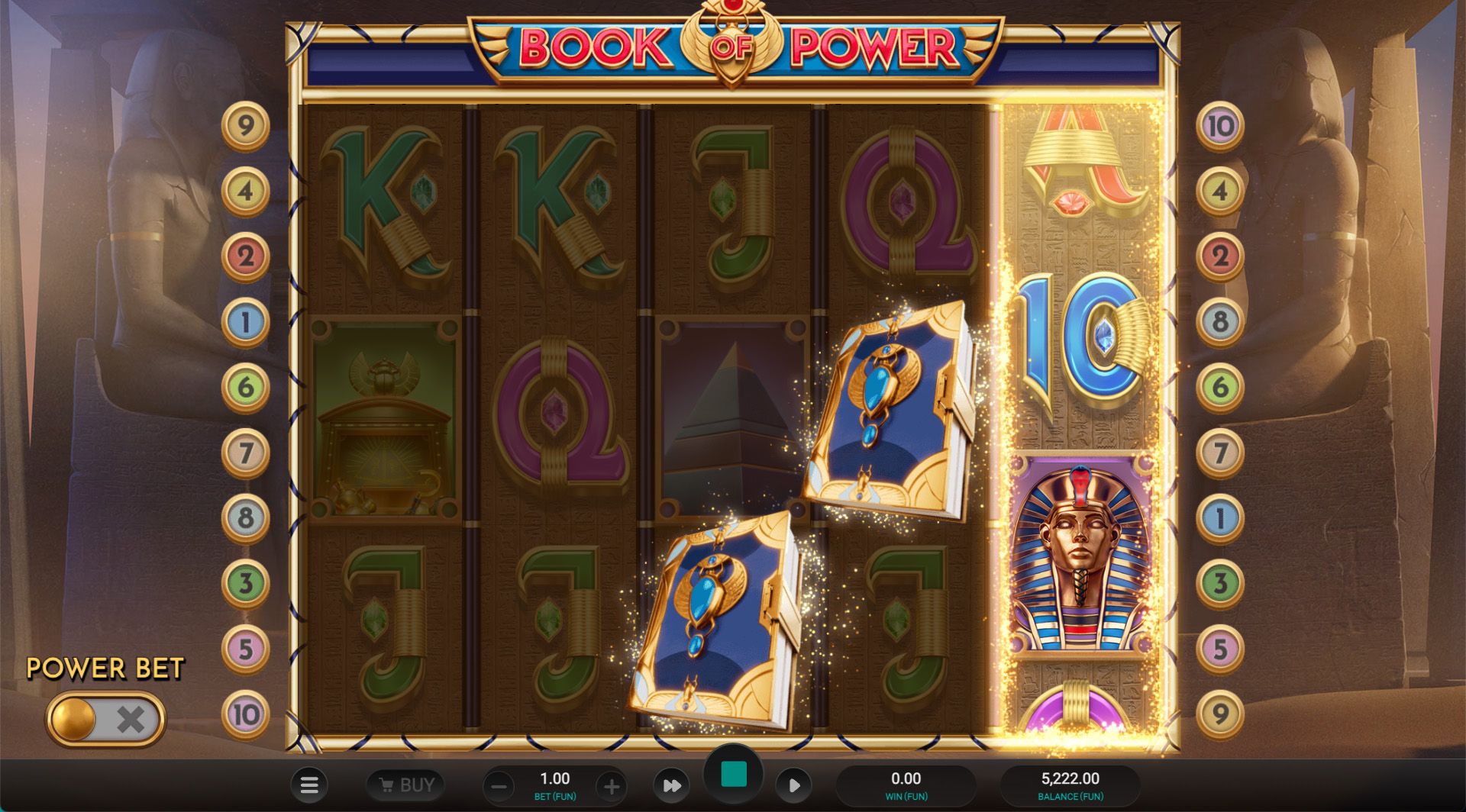1466x812 pixels.
Task: Open the BUY feature menu
Action: click(405, 785)
